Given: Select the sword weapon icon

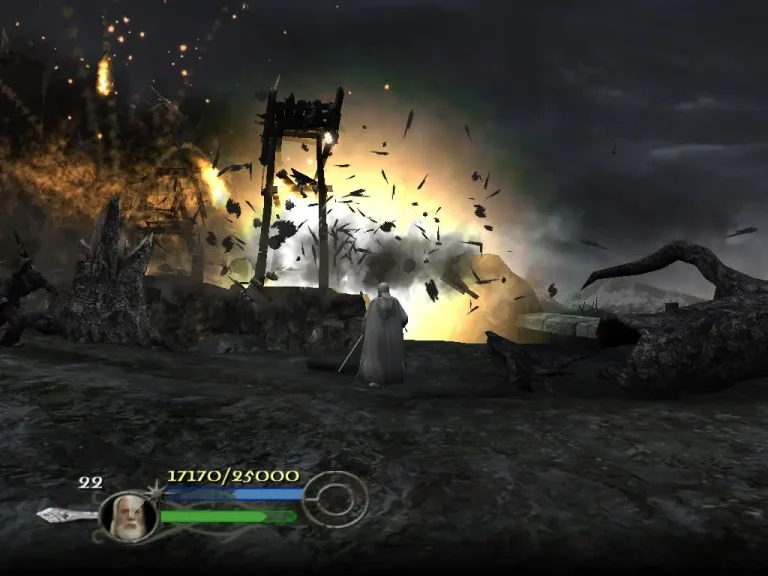Looking at the screenshot, I should 66,515.
